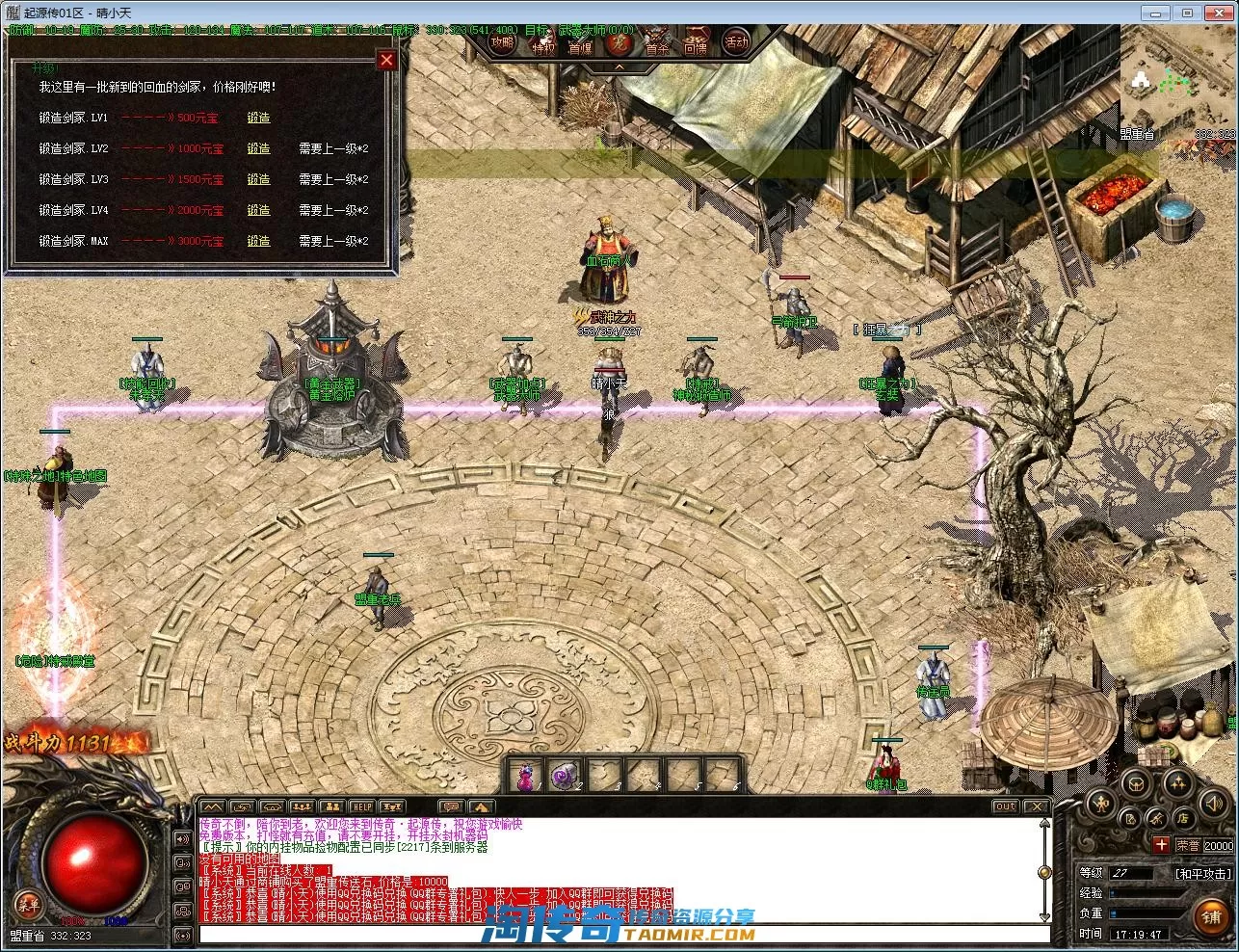This screenshot has height=952, width=1239.
Task: Show the 首爆 first-drop rewards
Action: 581,45
